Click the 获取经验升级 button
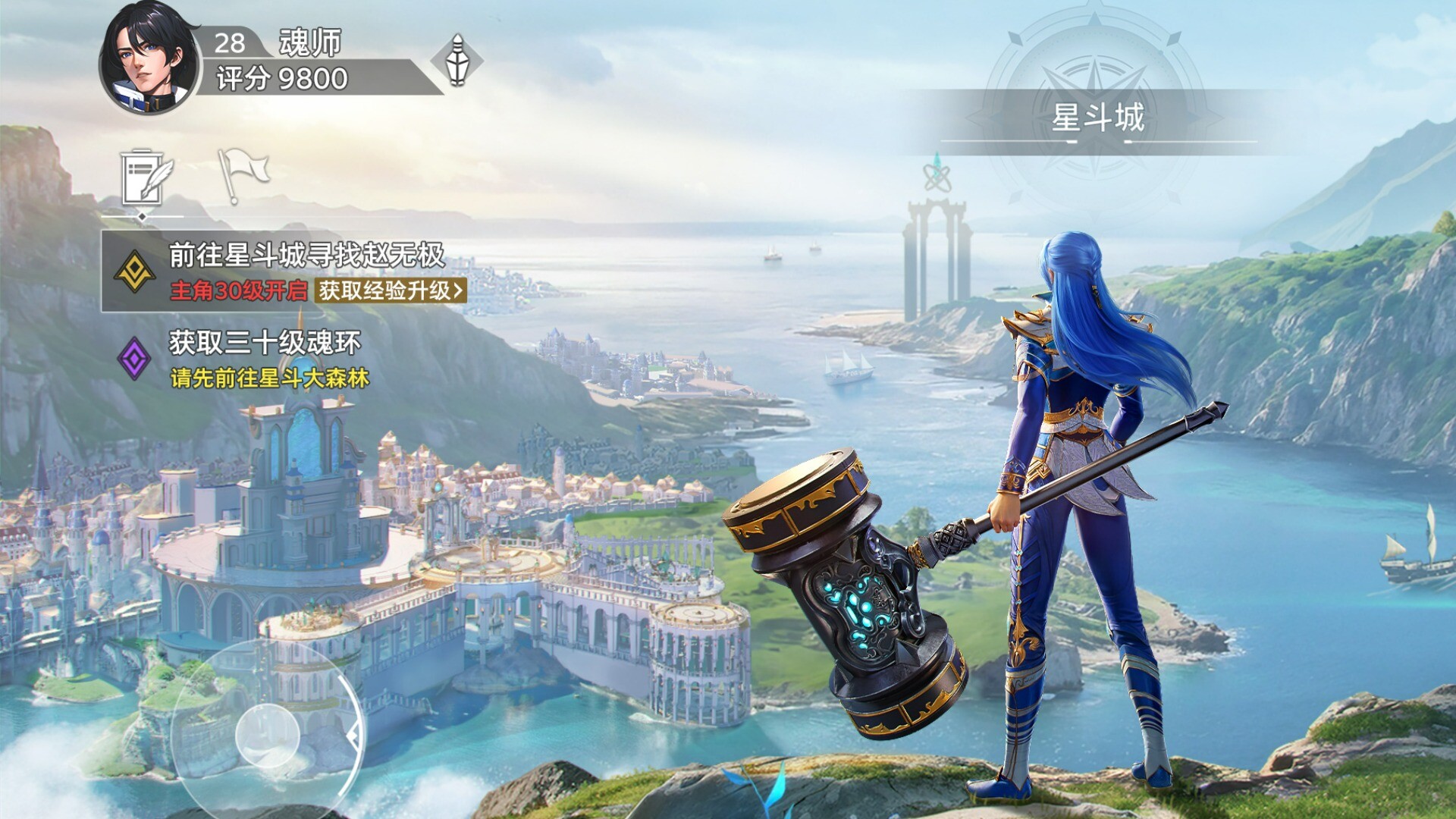The width and height of the screenshot is (1456, 819). coord(391,290)
